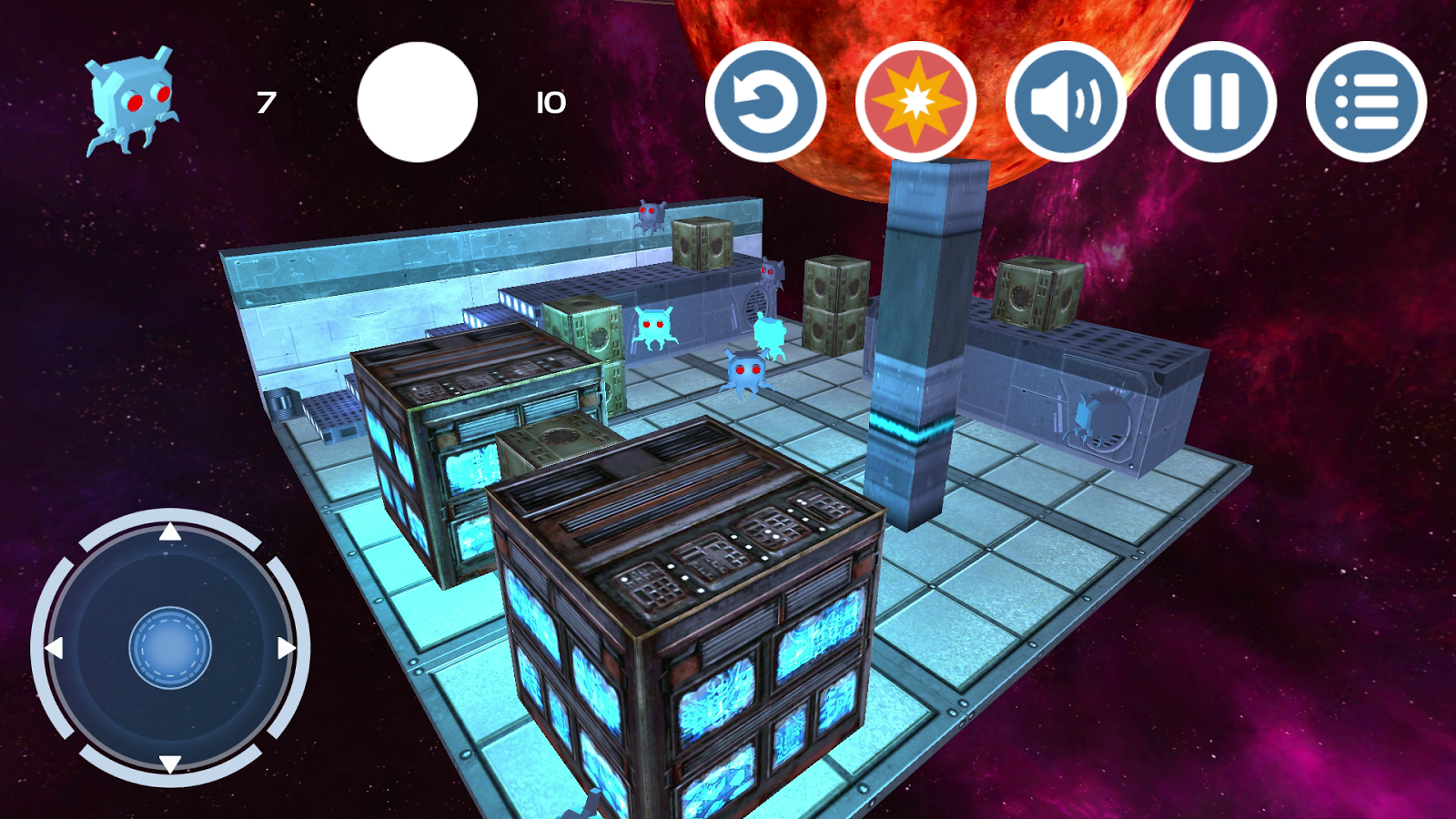Open the list menu button
Viewport: 1456px width, 819px height.
tap(1366, 102)
